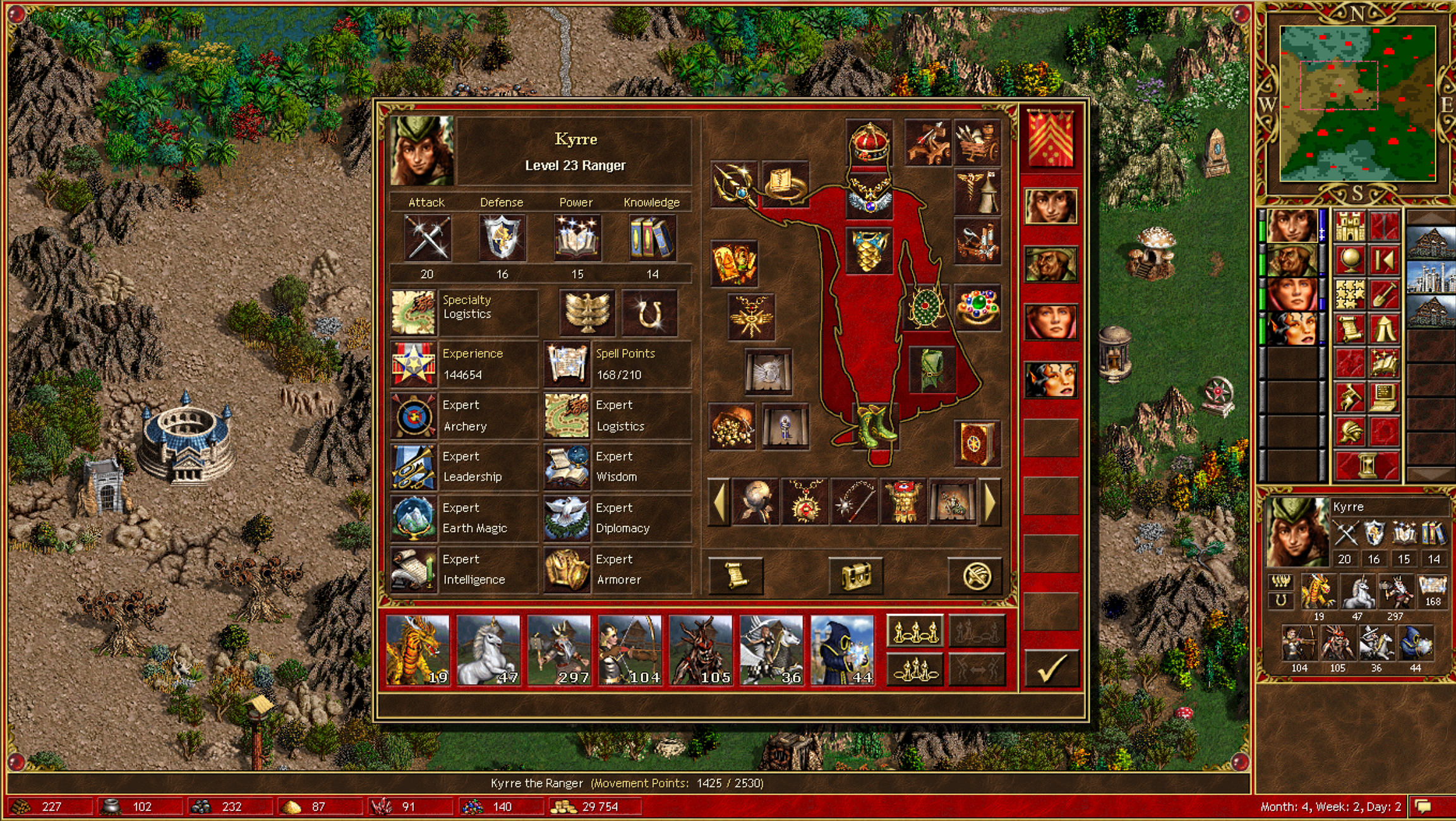The image size is (1456, 821).
Task: Open the treasure chest button below backpack
Action: 856,575
